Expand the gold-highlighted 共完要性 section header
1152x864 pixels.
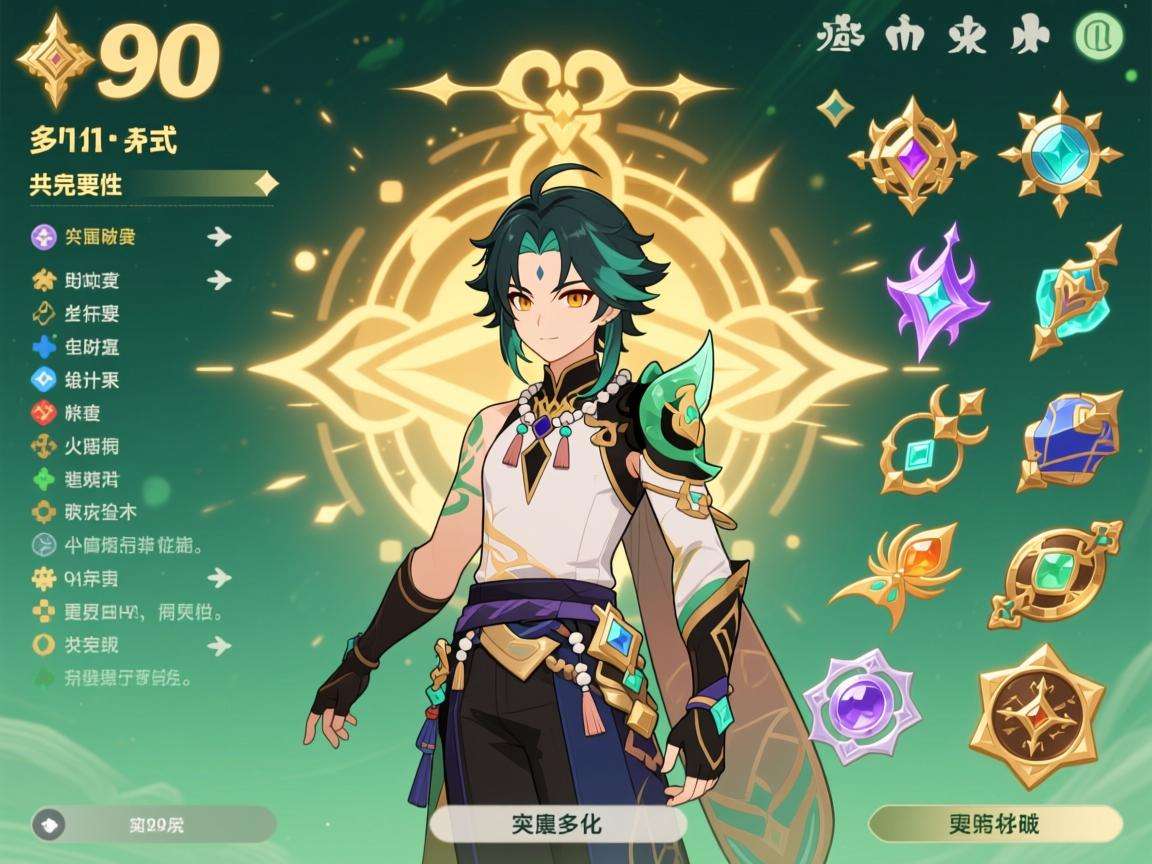[x=150, y=184]
